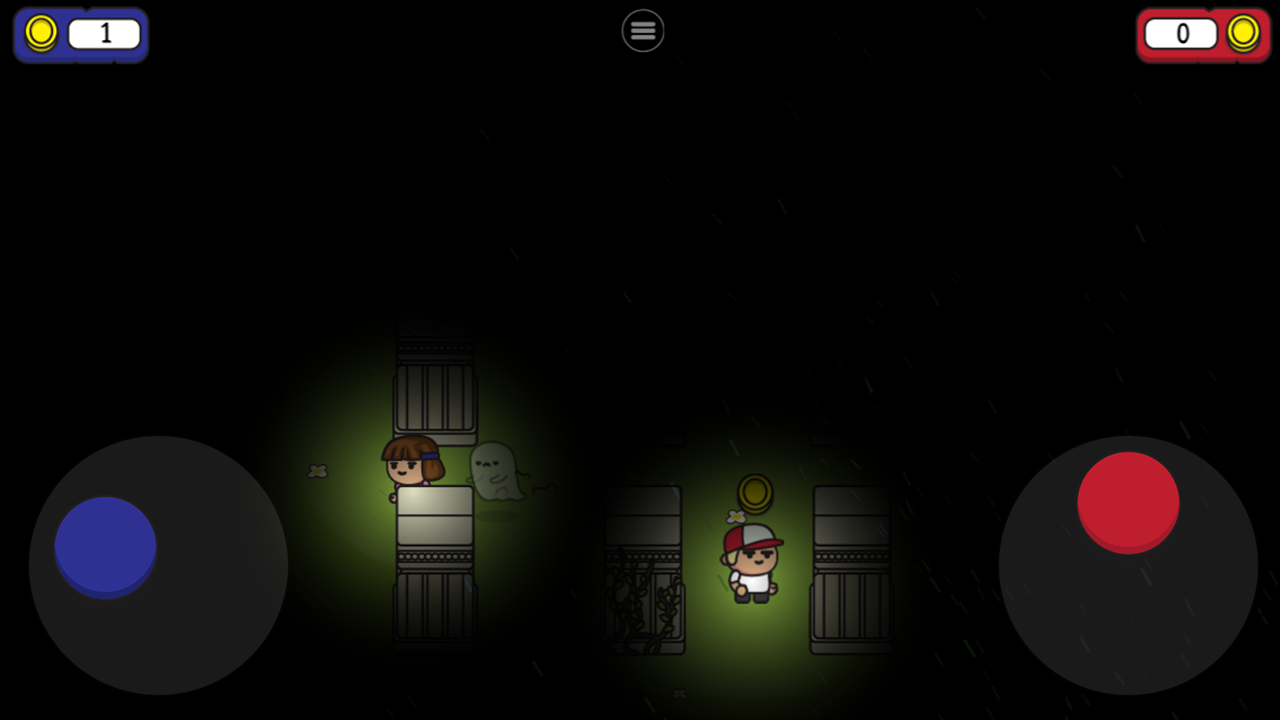This screenshot has width=1280, height=720.
Task: Click the blue score banner top left
Action: click(x=80, y=33)
